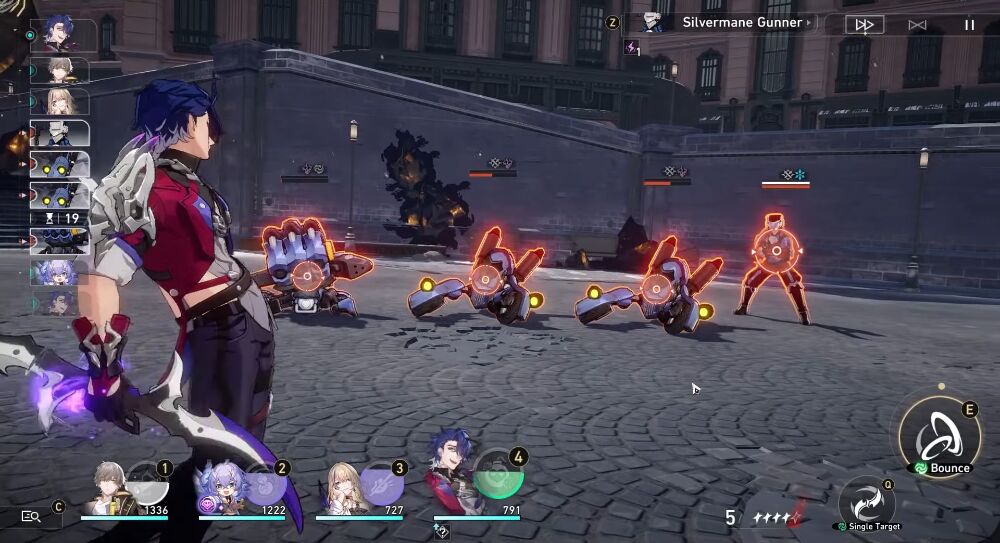The height and width of the screenshot is (543, 1000).
Task: Select the Single Target basic attack
Action: coord(866,502)
